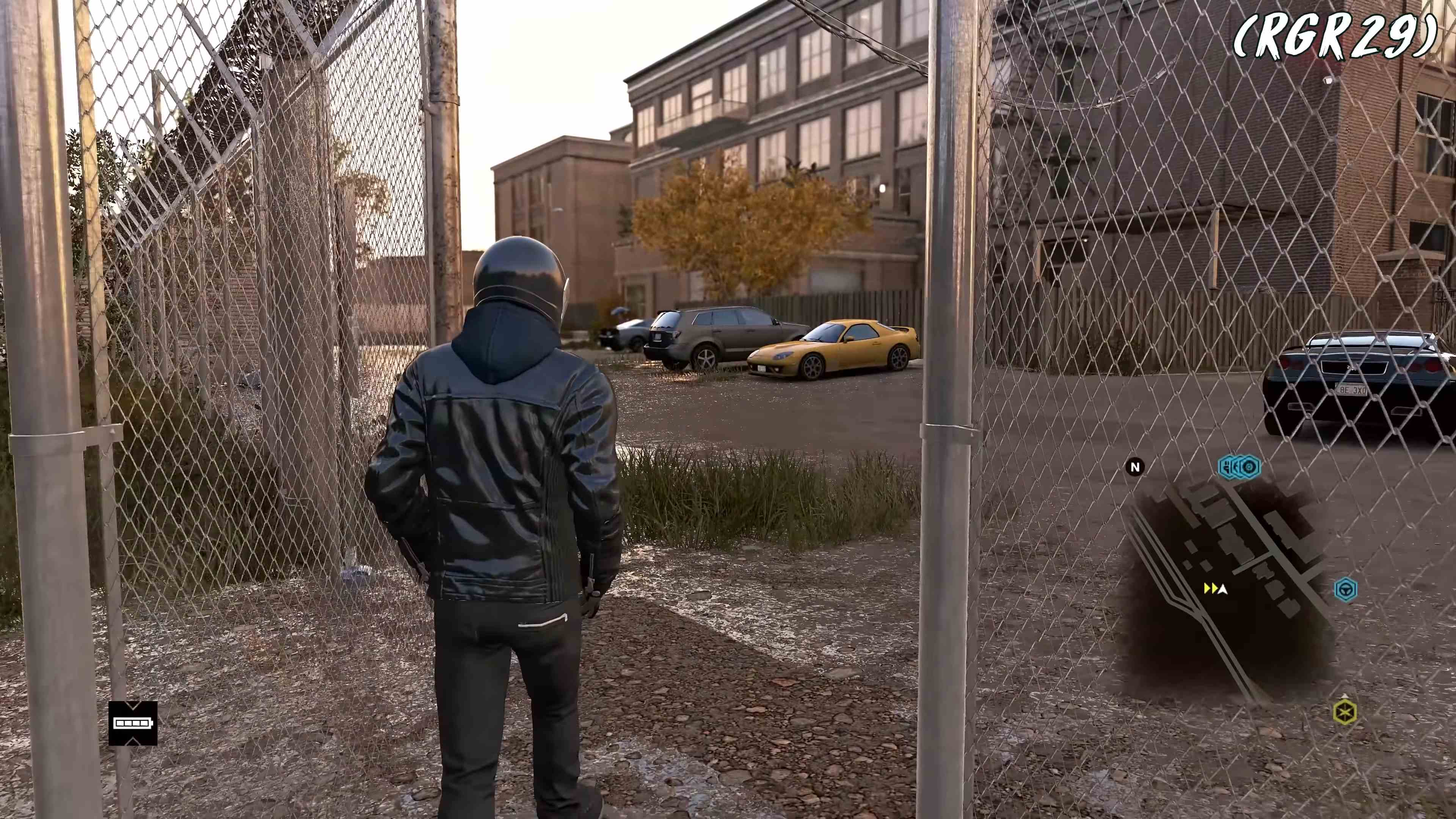This screenshot has height=819, width=1456.
Task: Select the yellow waypoint chevrons on minimap
Action: coord(1211,588)
